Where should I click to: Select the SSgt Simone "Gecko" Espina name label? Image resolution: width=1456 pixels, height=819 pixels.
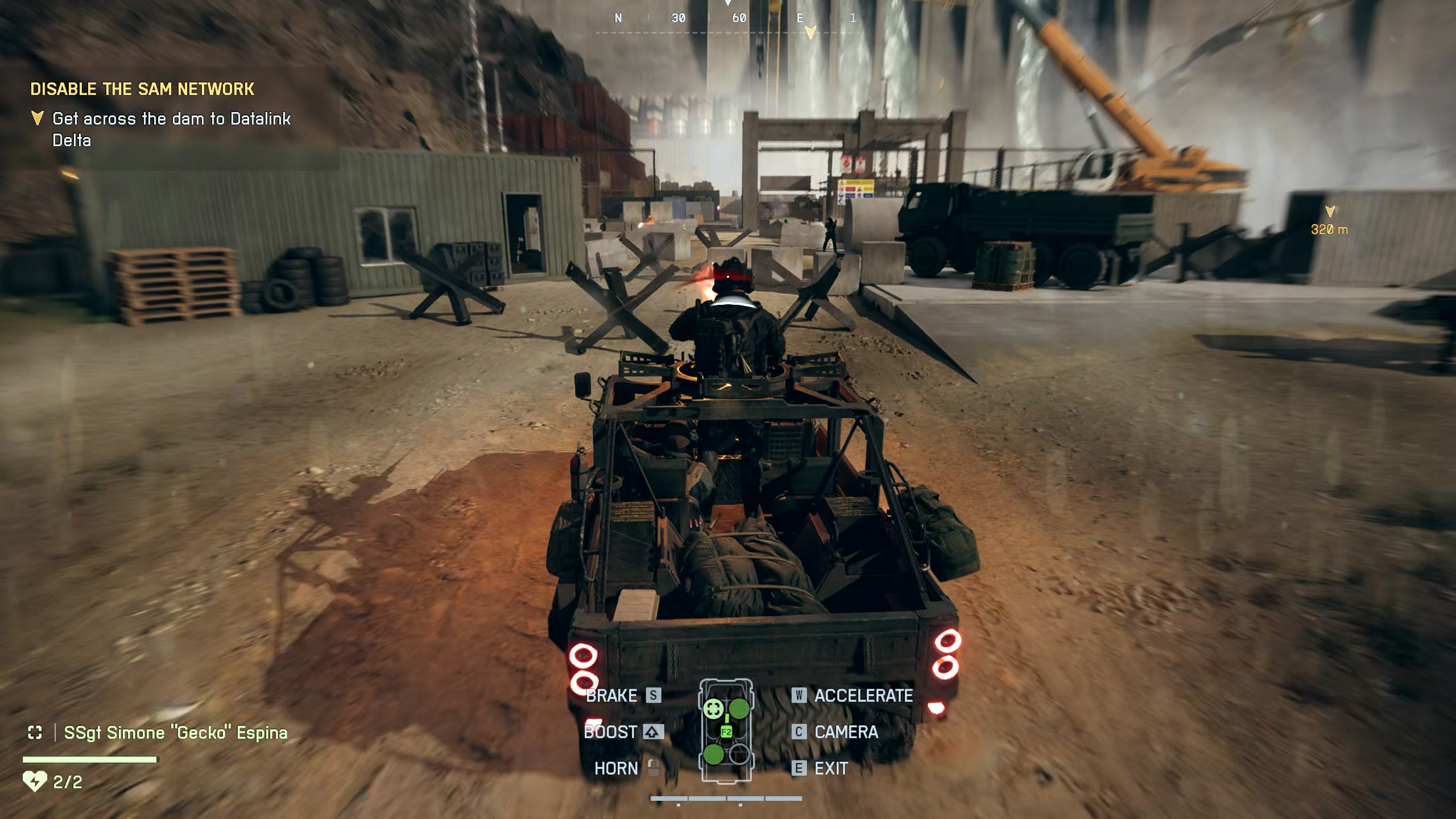click(x=175, y=733)
